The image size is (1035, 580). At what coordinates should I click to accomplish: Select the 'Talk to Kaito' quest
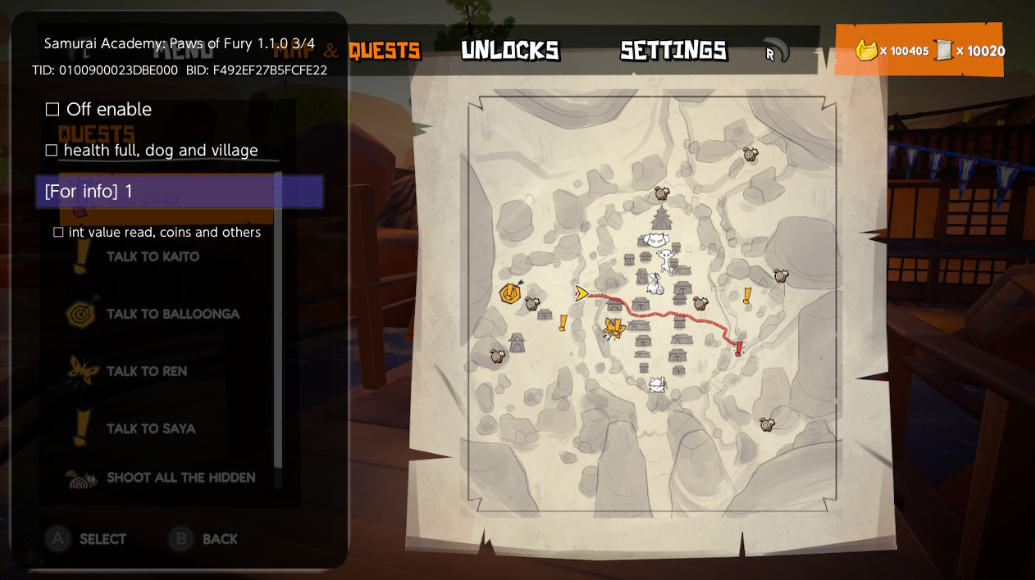pyautogui.click(x=152, y=257)
